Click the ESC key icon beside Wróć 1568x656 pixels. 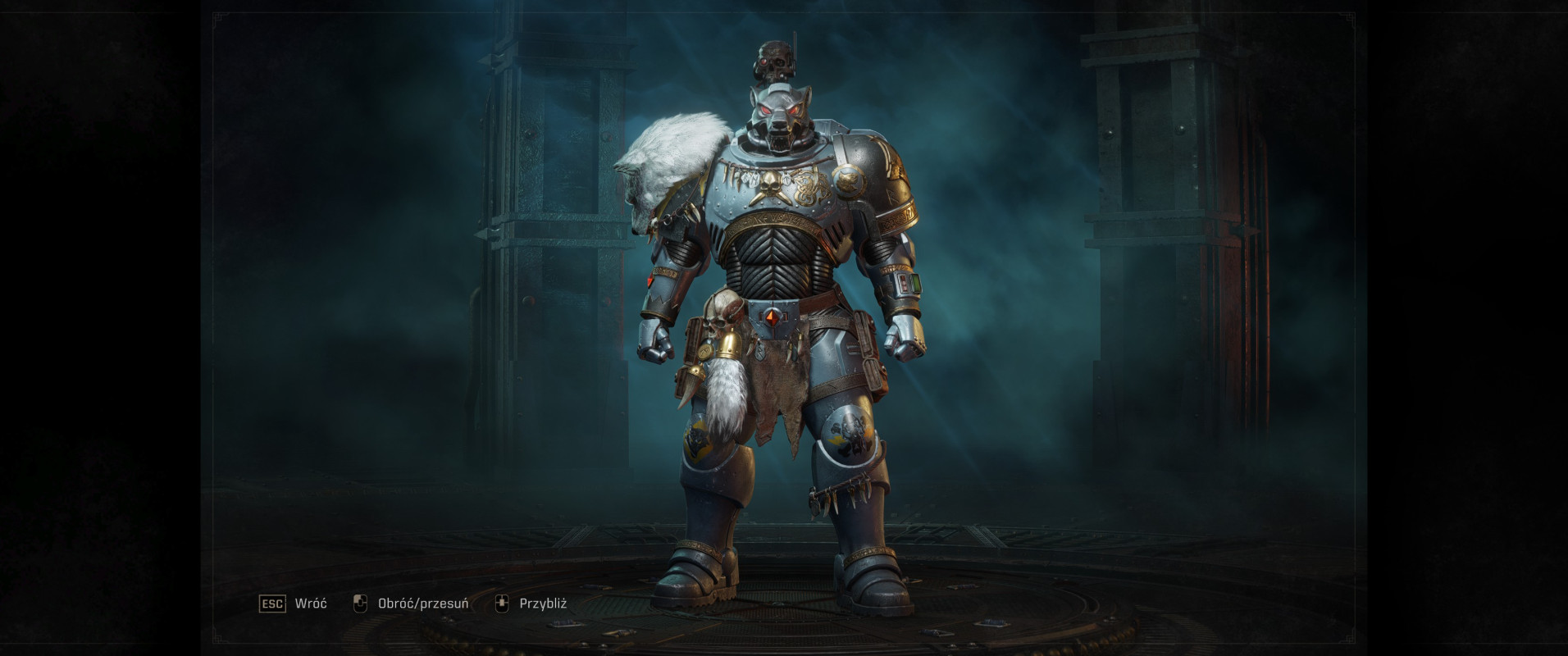click(x=272, y=603)
